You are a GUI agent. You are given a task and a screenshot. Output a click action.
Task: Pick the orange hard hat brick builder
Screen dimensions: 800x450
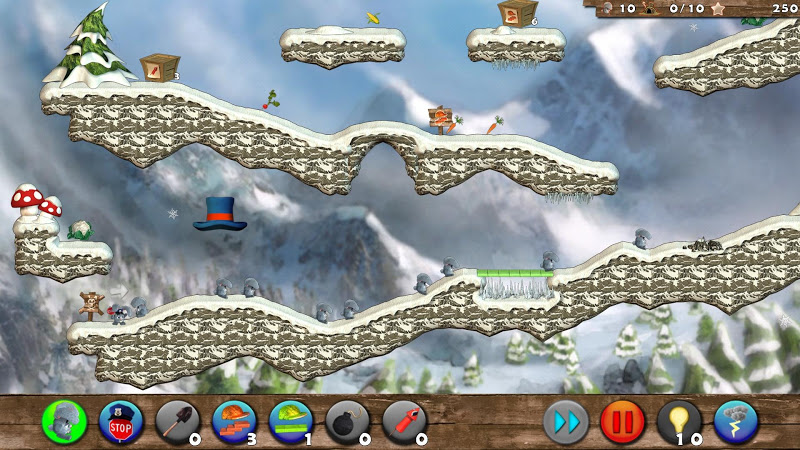click(234, 422)
